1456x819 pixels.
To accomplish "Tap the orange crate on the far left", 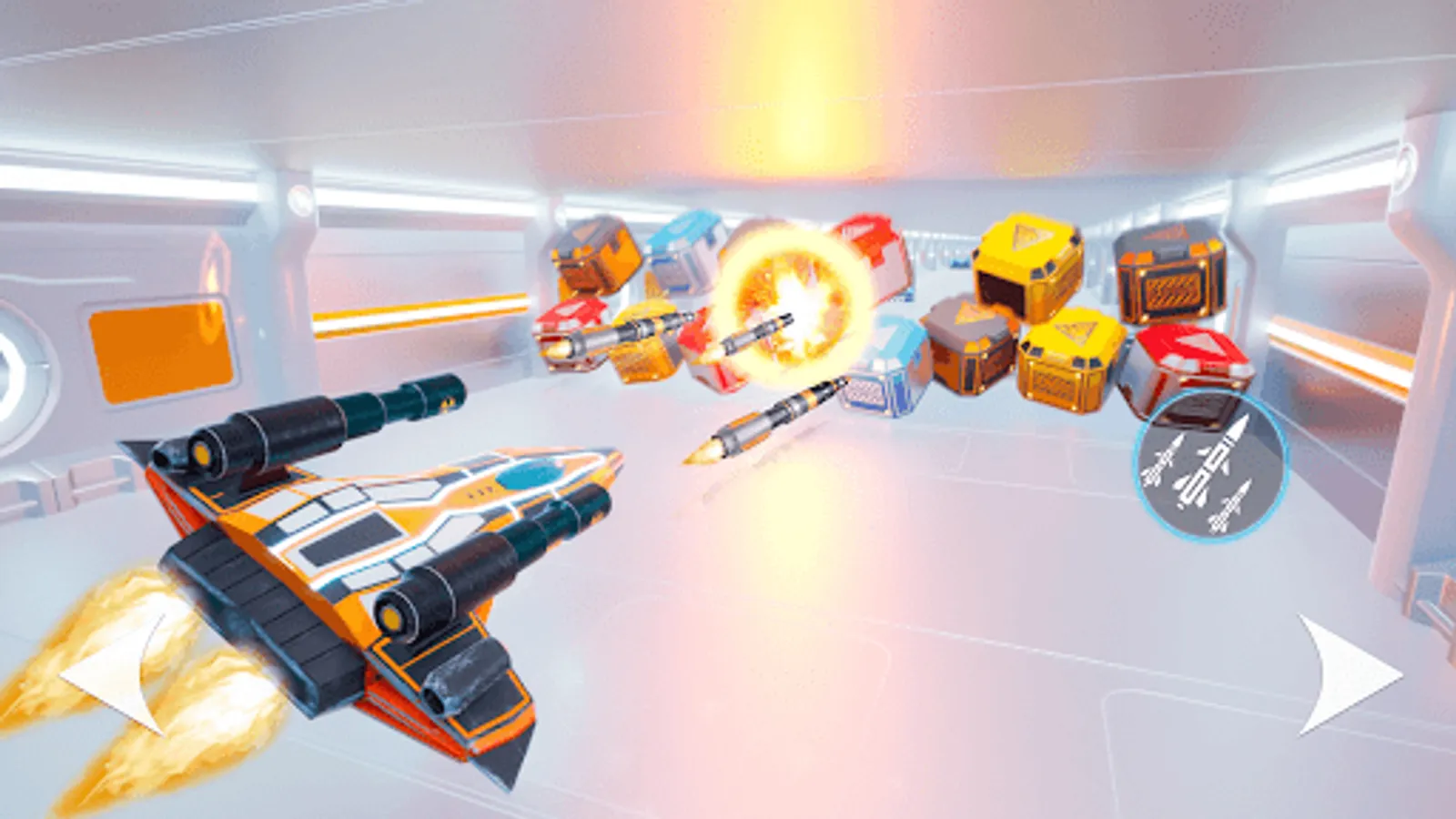I will pos(591,255).
